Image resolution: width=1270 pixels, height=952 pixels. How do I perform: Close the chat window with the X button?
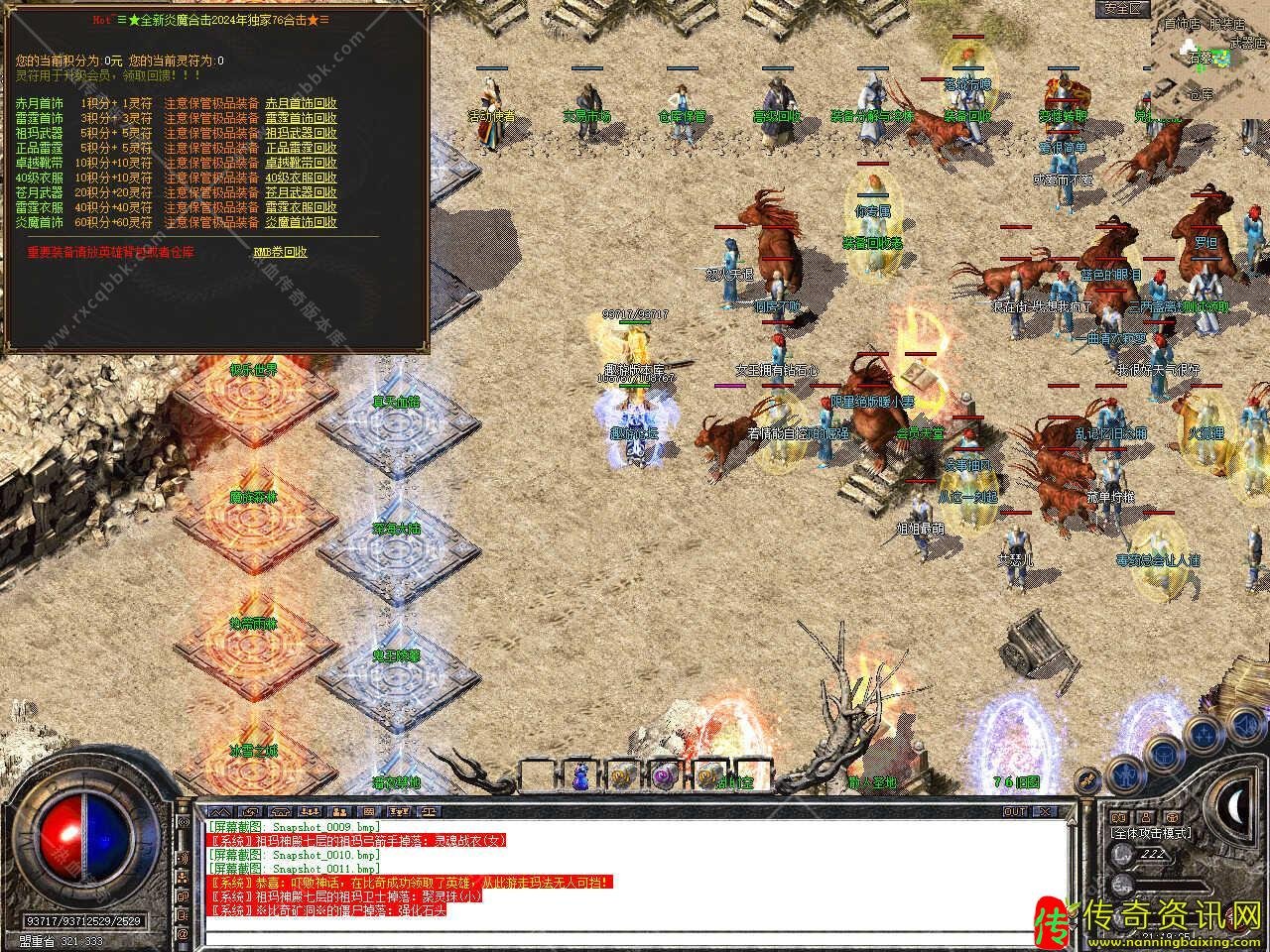(1042, 811)
